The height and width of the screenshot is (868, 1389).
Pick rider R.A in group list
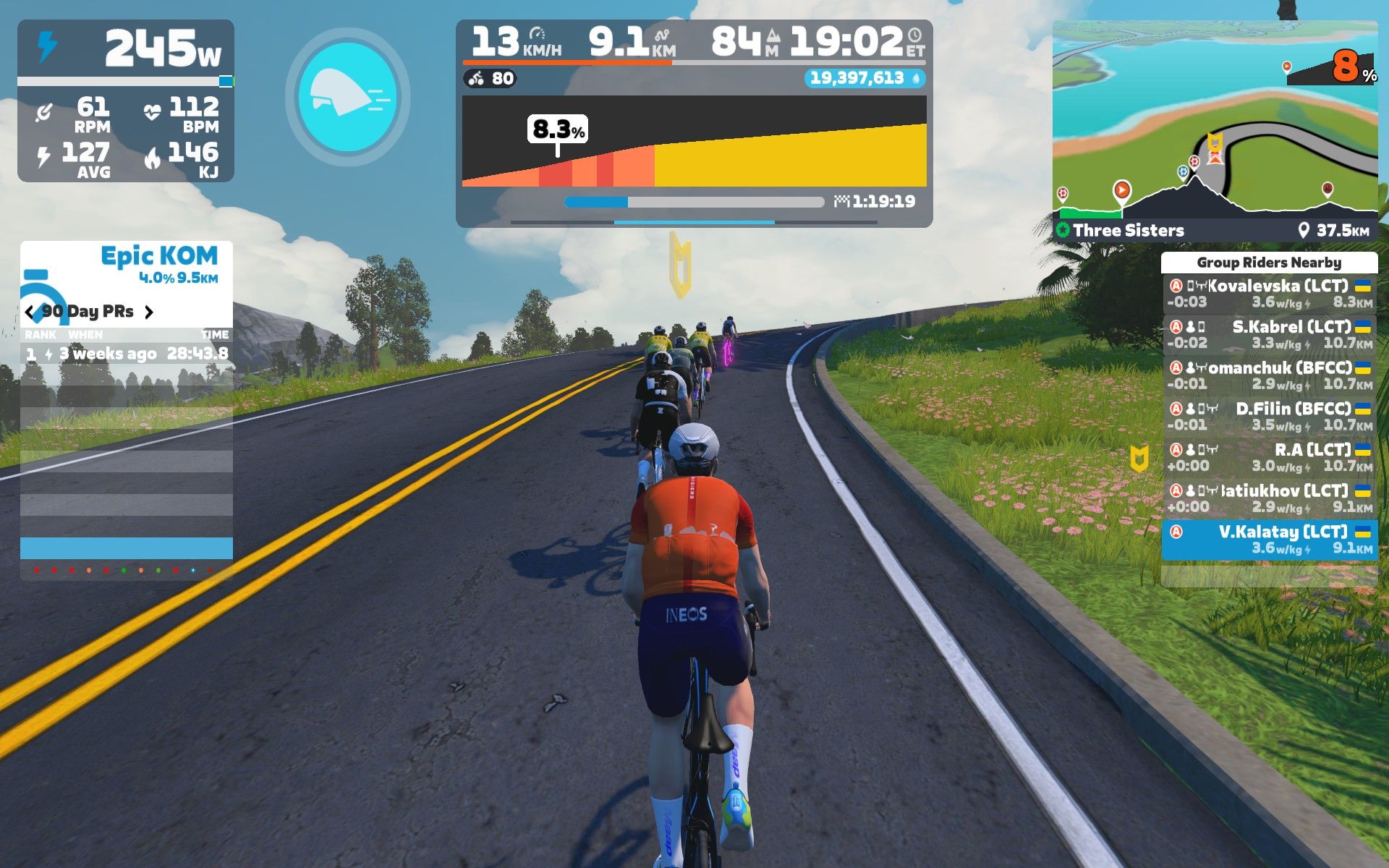pyautogui.click(x=1269, y=457)
